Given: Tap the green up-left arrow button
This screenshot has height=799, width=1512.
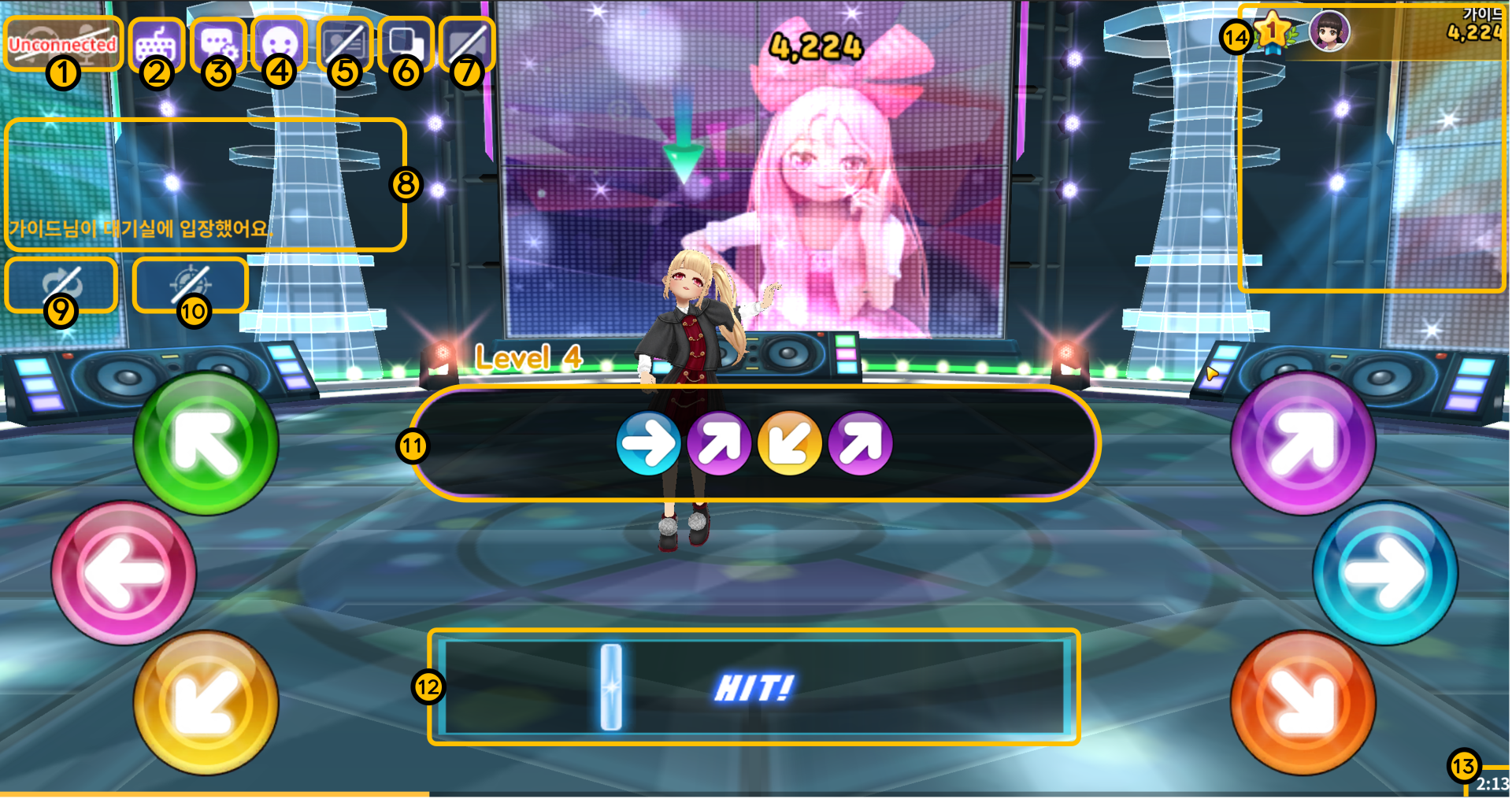Looking at the screenshot, I should pos(206,444).
